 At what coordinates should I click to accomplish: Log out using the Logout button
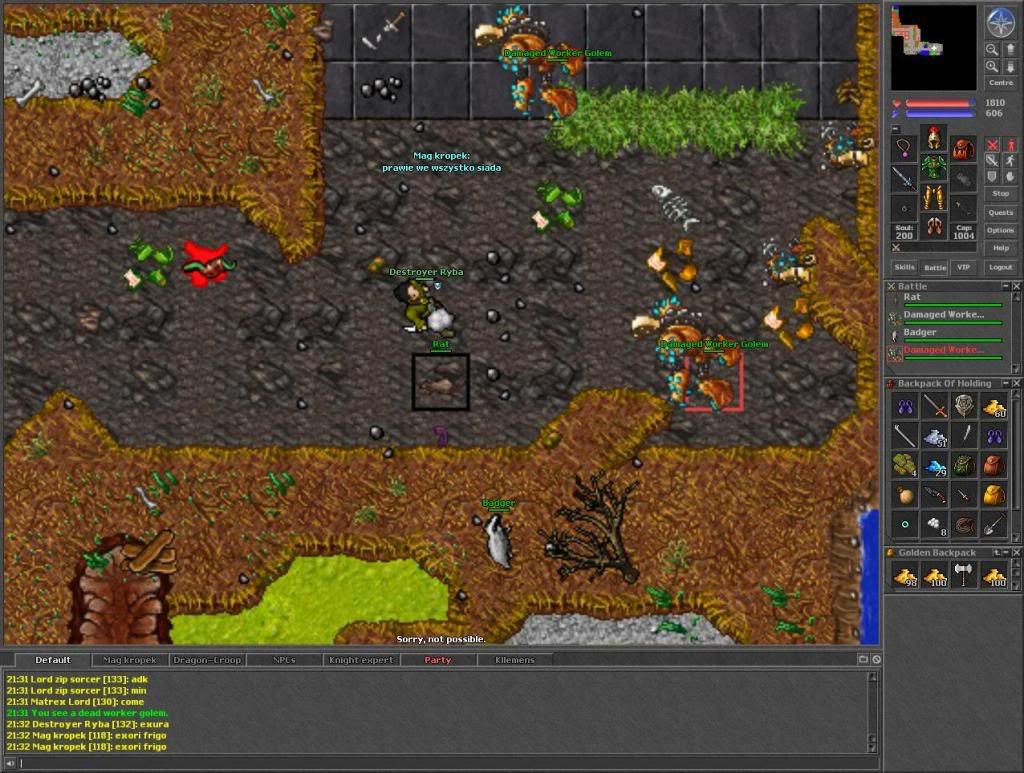coord(1000,268)
